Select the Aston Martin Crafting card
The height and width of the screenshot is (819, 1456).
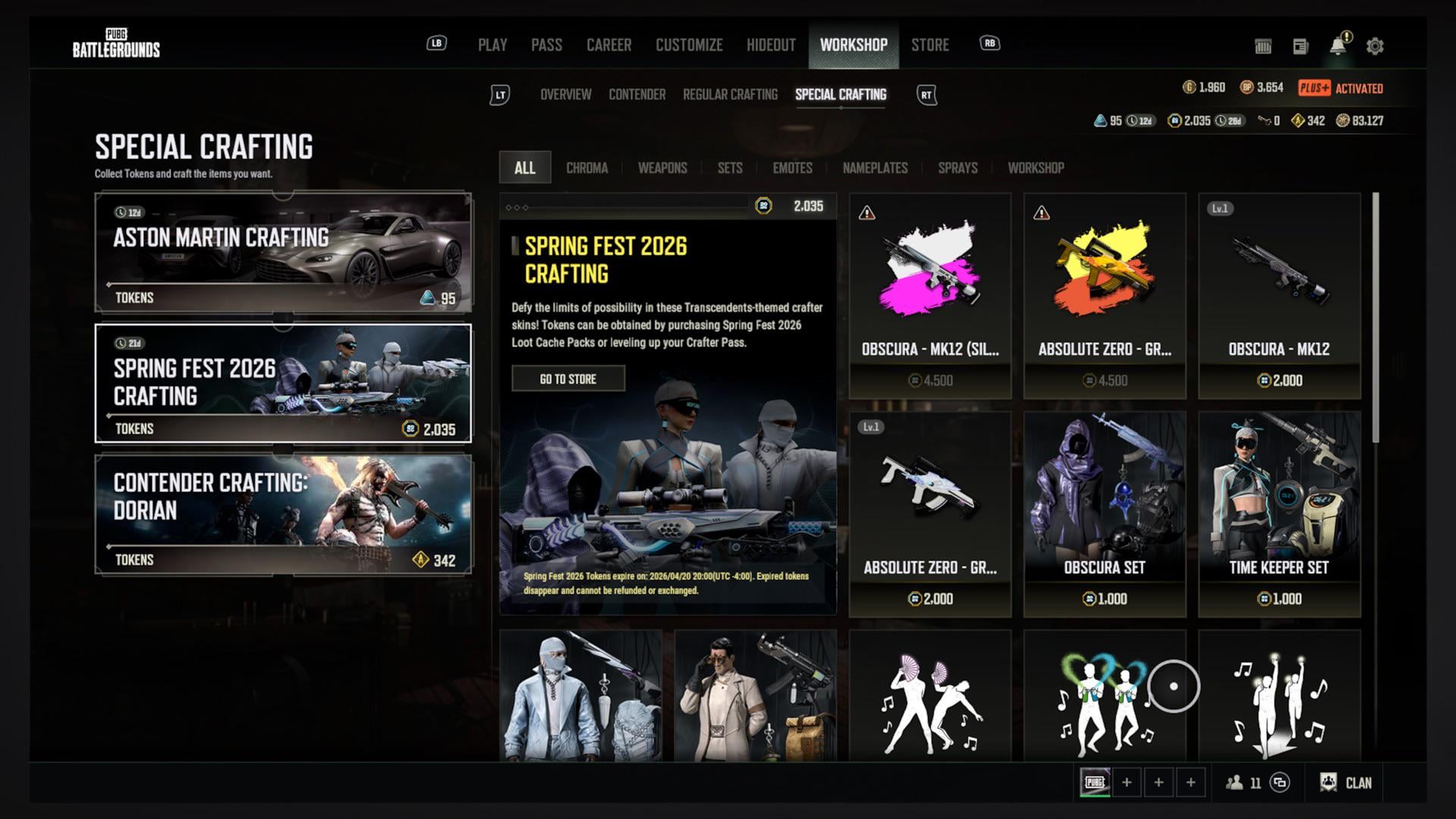tap(283, 253)
